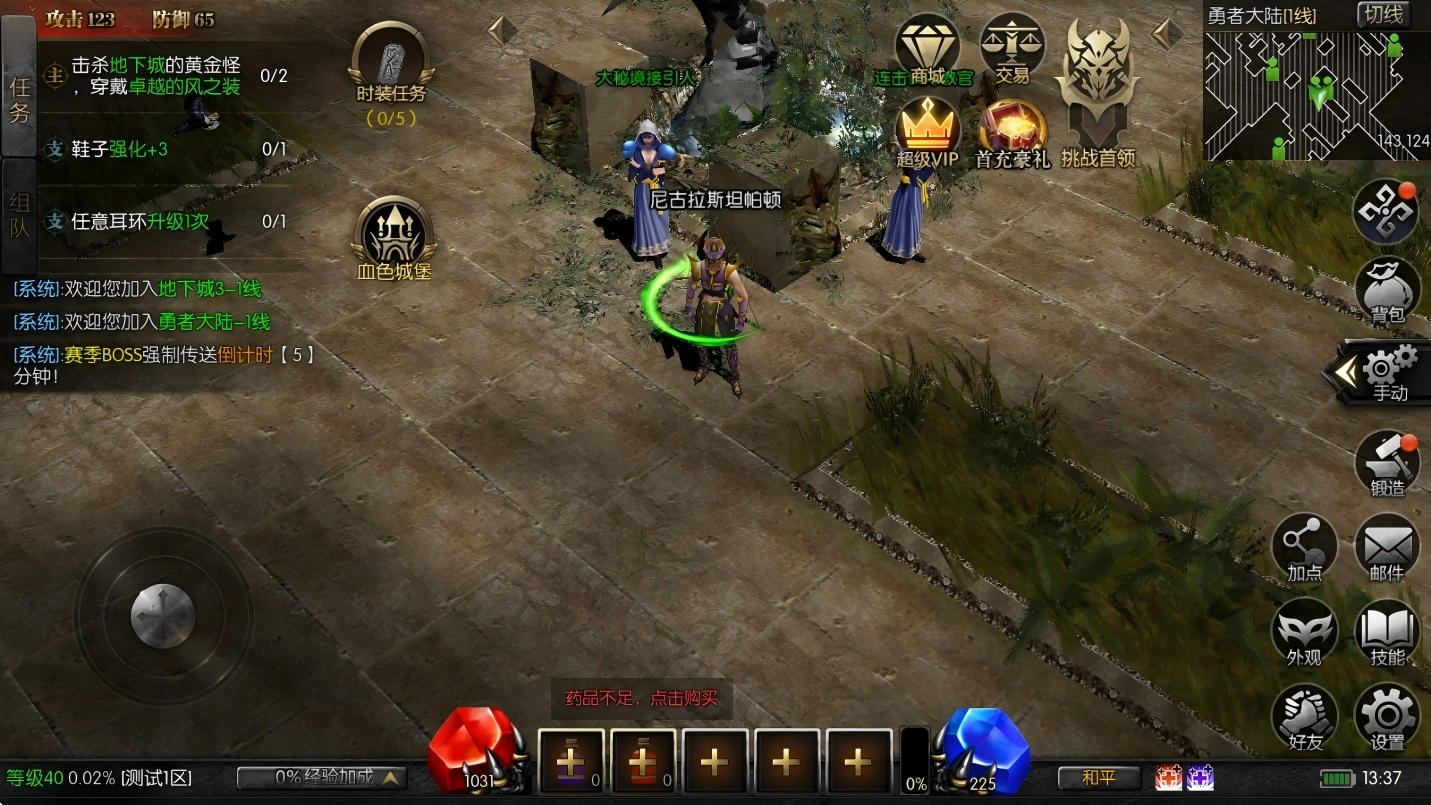Open the minimap of 勇者大陆
The image size is (1431, 805).
point(1316,95)
